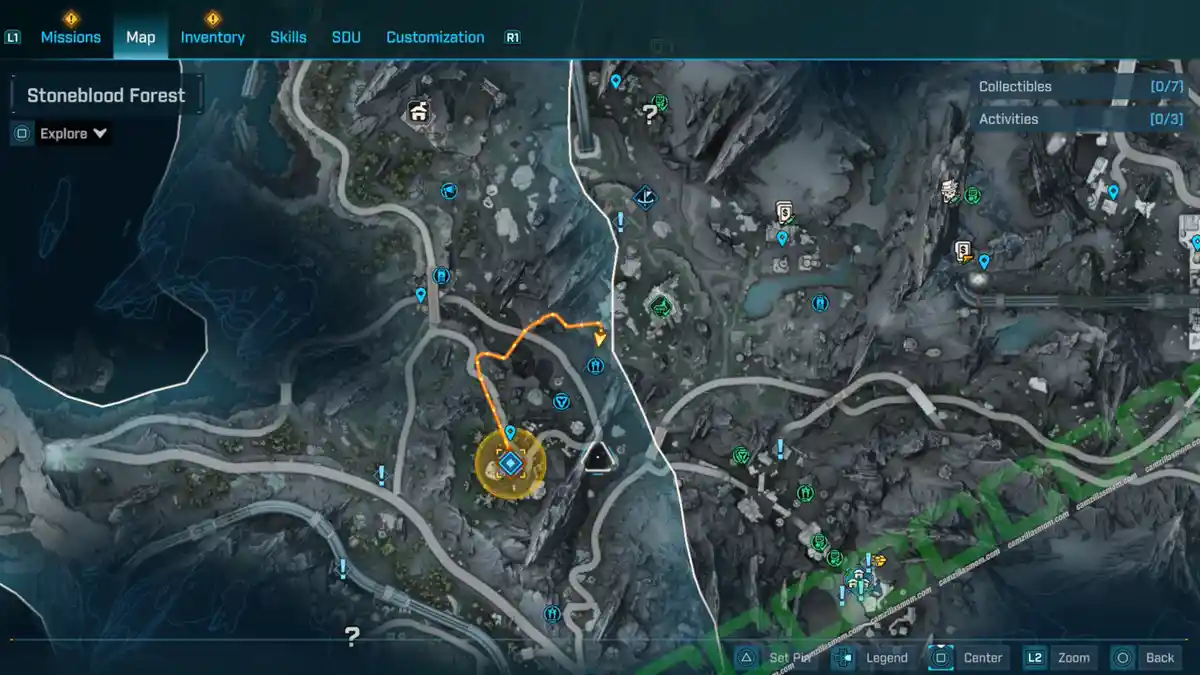
Task: Select the house safehouse map marker
Action: pos(418,111)
